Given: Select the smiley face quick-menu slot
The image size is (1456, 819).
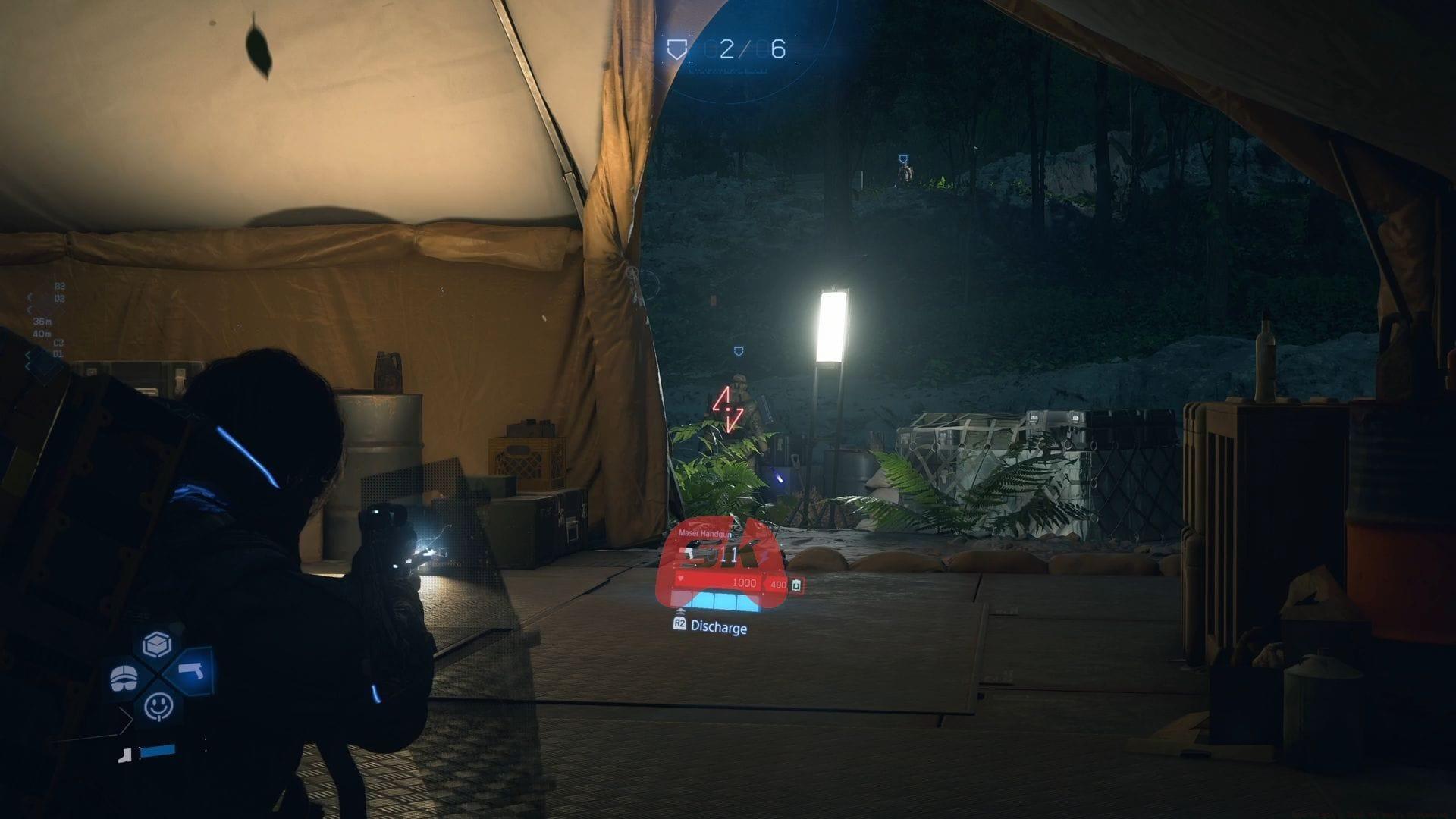Looking at the screenshot, I should pos(158,707).
